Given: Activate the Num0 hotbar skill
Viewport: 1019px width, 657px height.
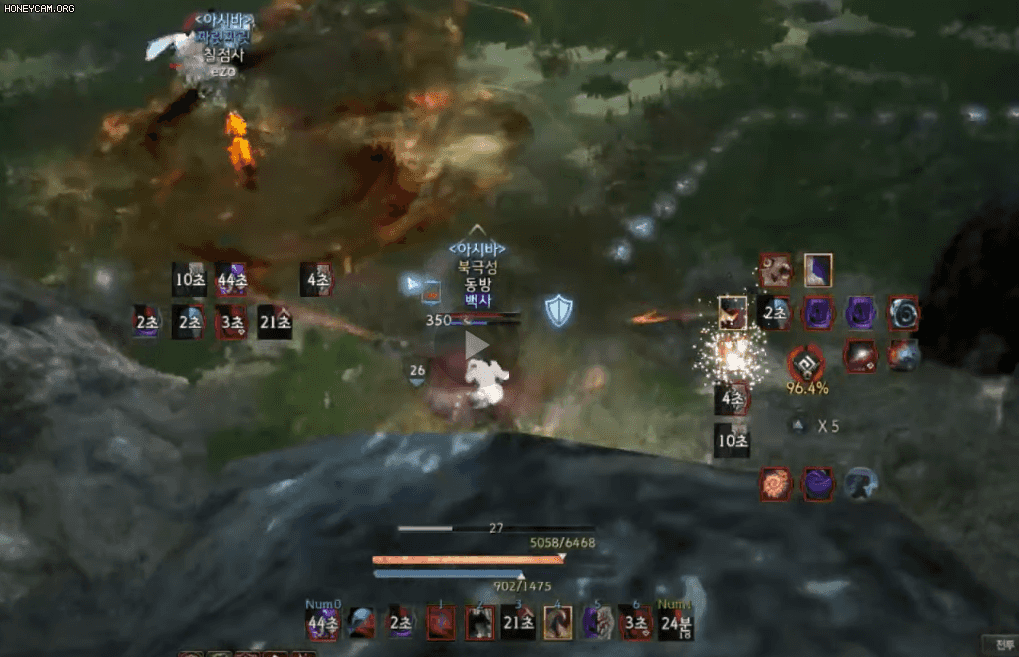Looking at the screenshot, I should click(323, 623).
